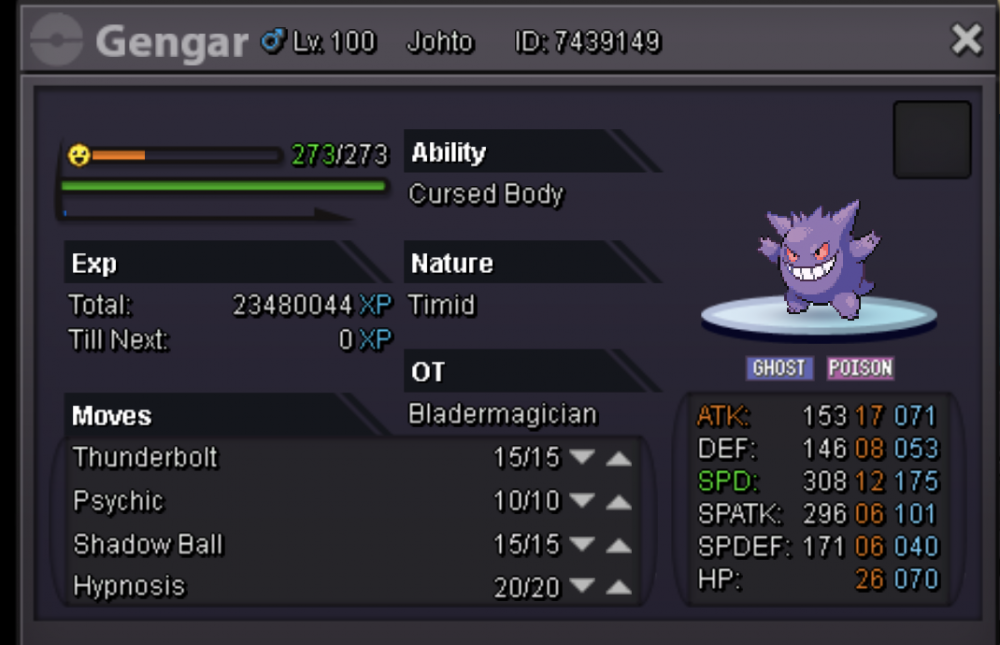Screen dimensions: 1000x645
Task: Click the Pokeball icon beside Gengar's name
Action: [x=56, y=42]
